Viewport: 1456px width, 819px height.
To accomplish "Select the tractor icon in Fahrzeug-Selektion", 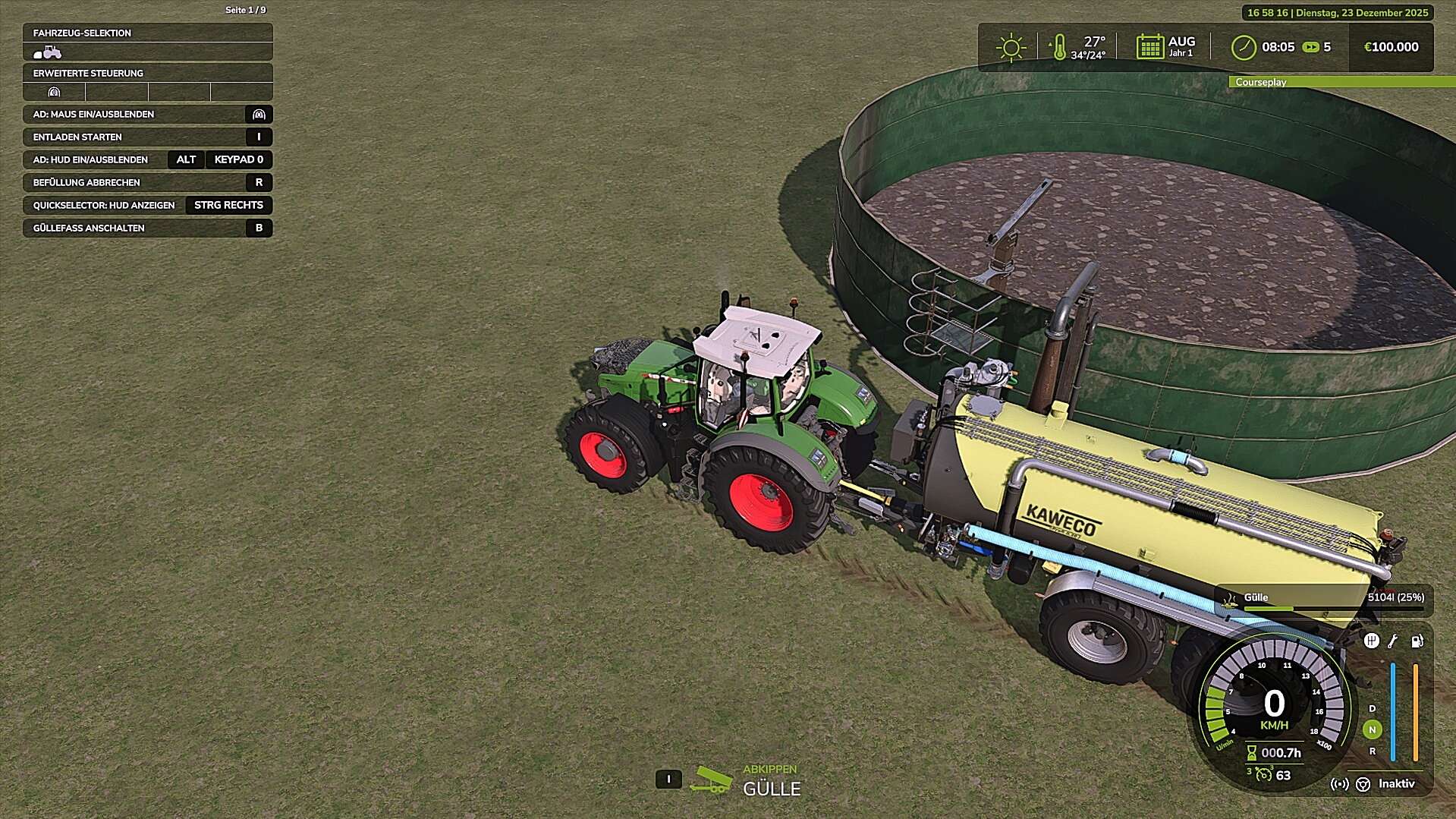I will [x=48, y=52].
